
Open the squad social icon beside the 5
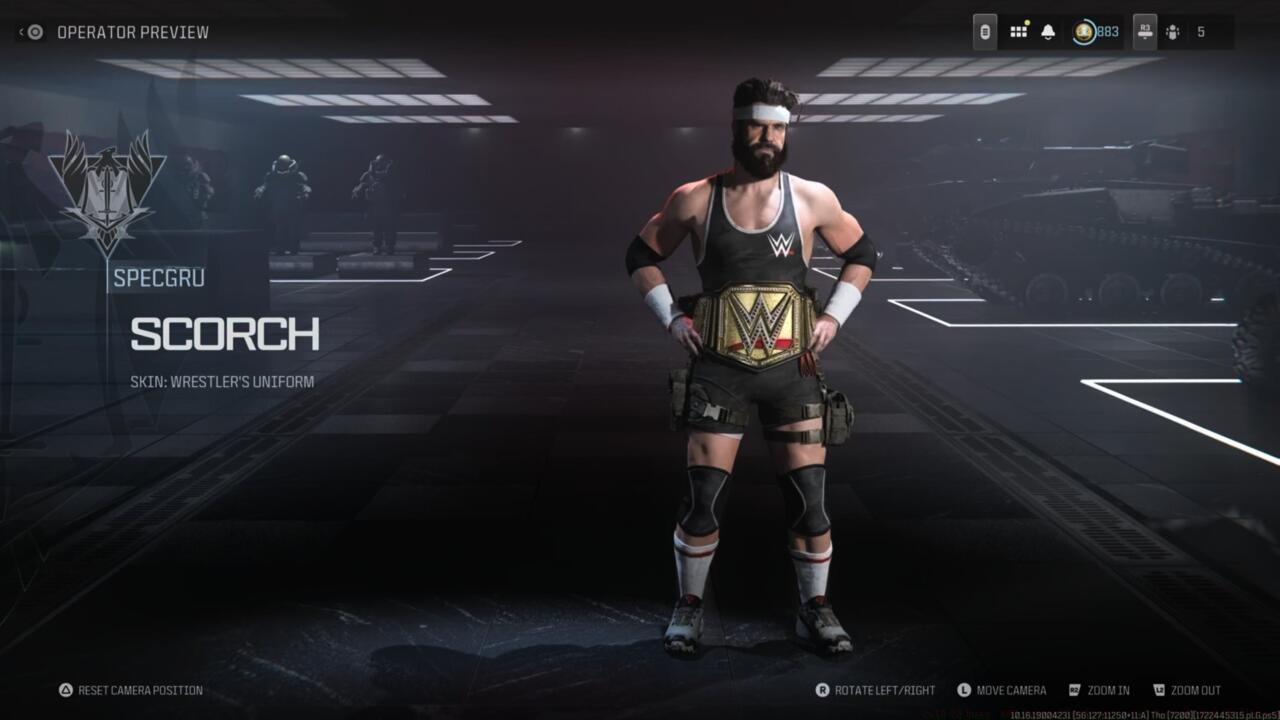1173,31
